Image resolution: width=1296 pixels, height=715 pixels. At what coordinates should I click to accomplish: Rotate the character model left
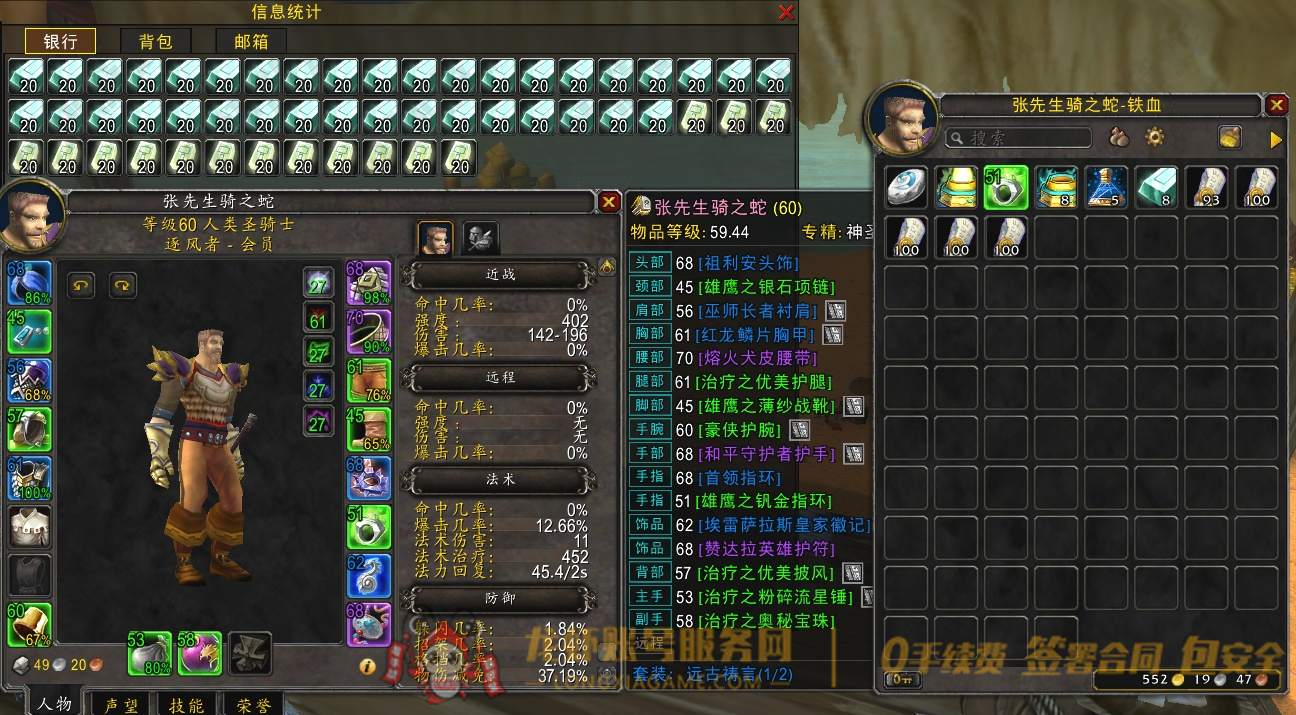coord(81,285)
